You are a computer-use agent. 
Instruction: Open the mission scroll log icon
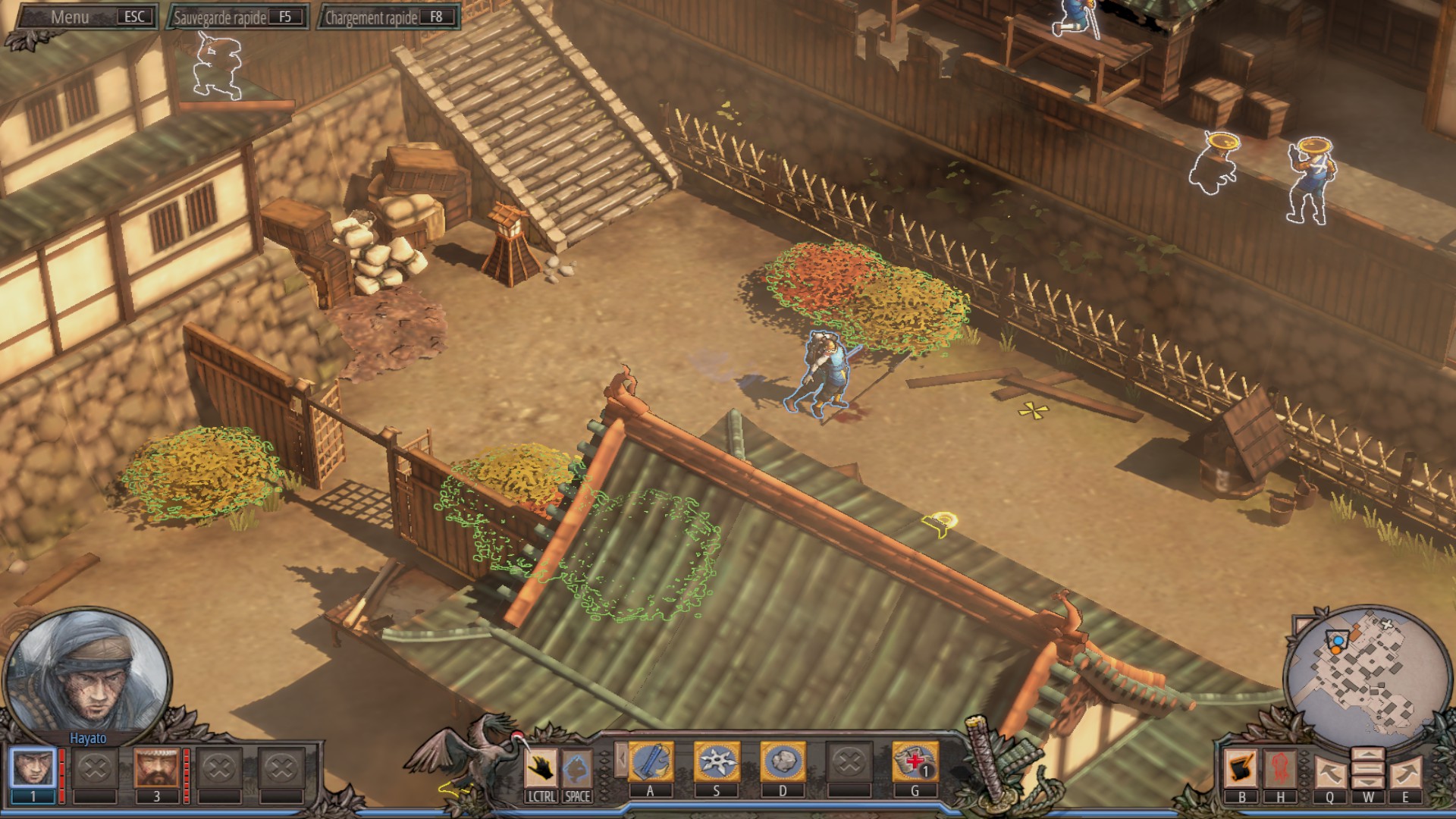pyautogui.click(x=1241, y=769)
